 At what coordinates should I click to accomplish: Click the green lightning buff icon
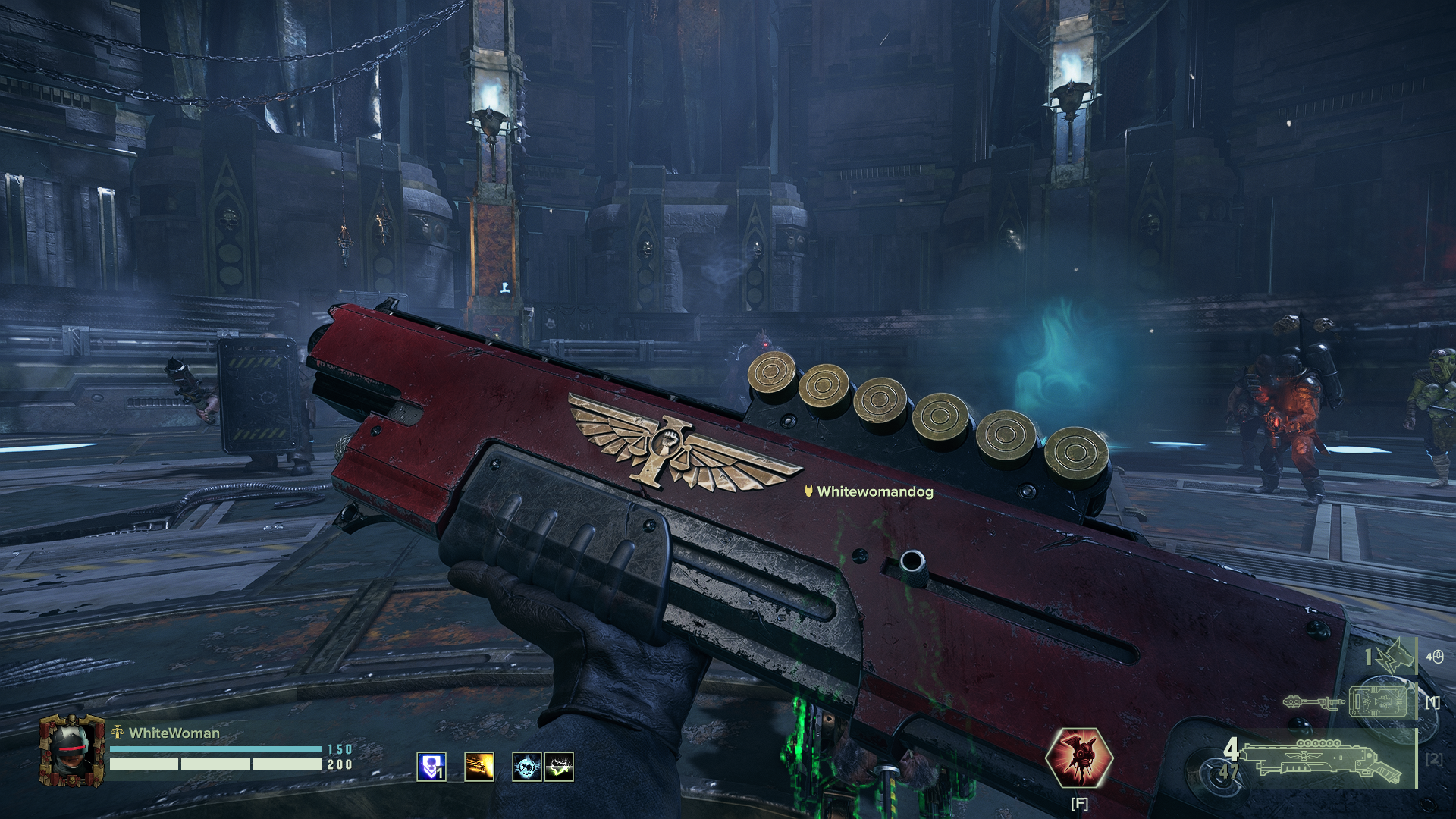click(559, 767)
